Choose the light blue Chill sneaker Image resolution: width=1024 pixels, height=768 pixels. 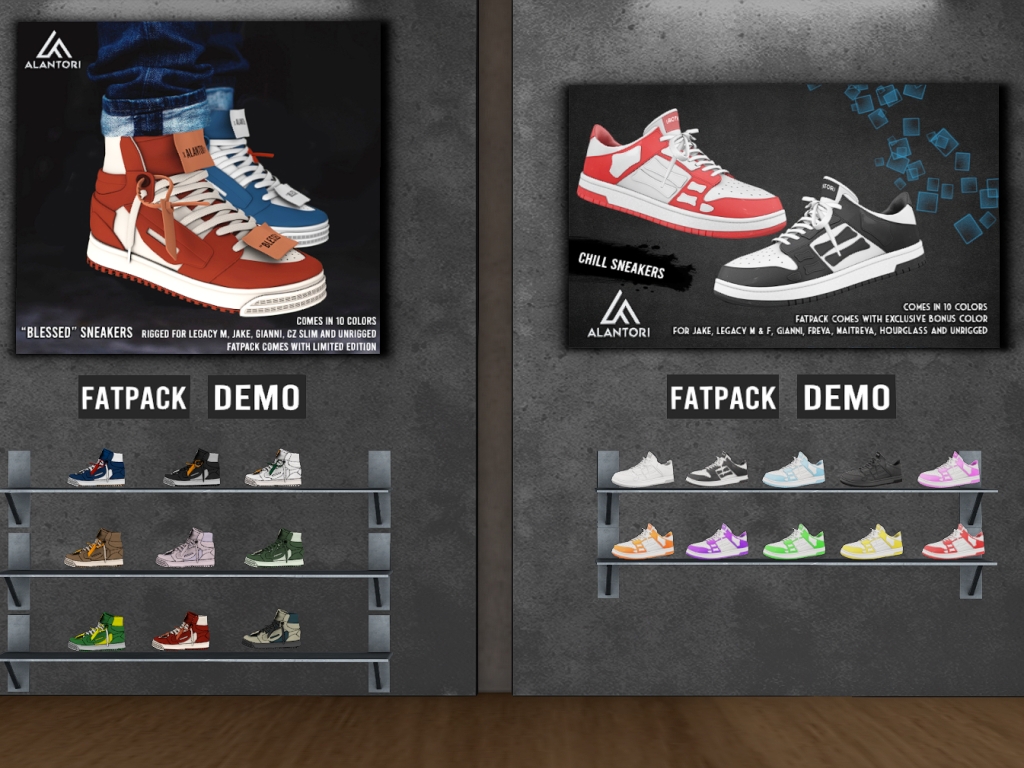tap(794, 470)
